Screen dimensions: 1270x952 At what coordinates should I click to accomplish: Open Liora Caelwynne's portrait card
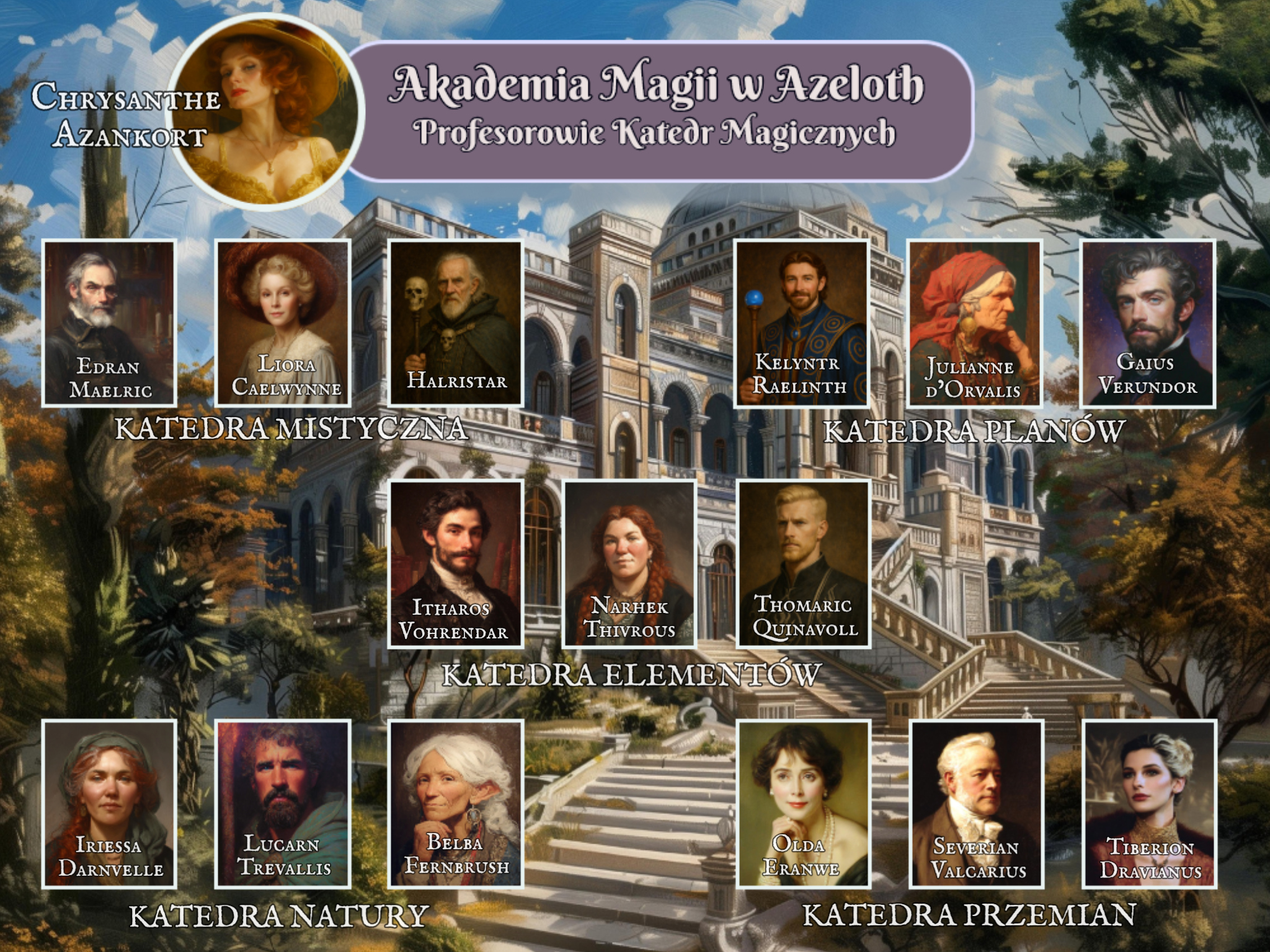(x=283, y=323)
